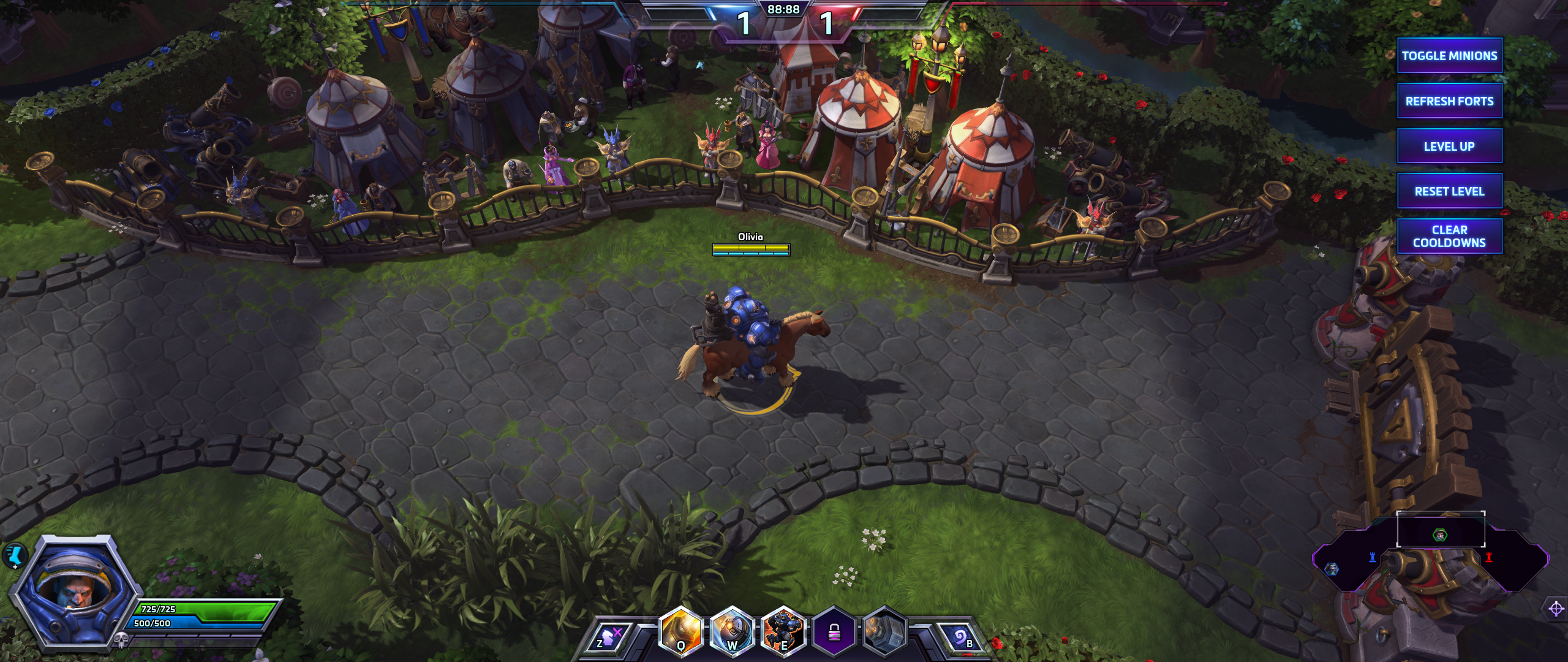This screenshot has width=1568, height=662.
Task: Click the locked heroic ability slot
Action: click(x=834, y=631)
